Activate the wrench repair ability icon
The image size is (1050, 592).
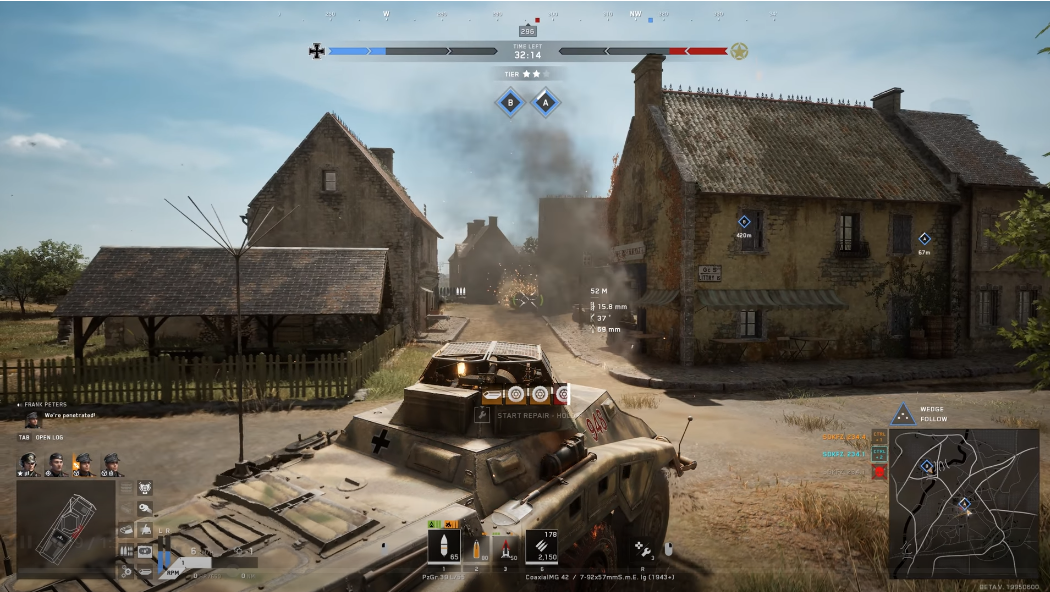(645, 548)
